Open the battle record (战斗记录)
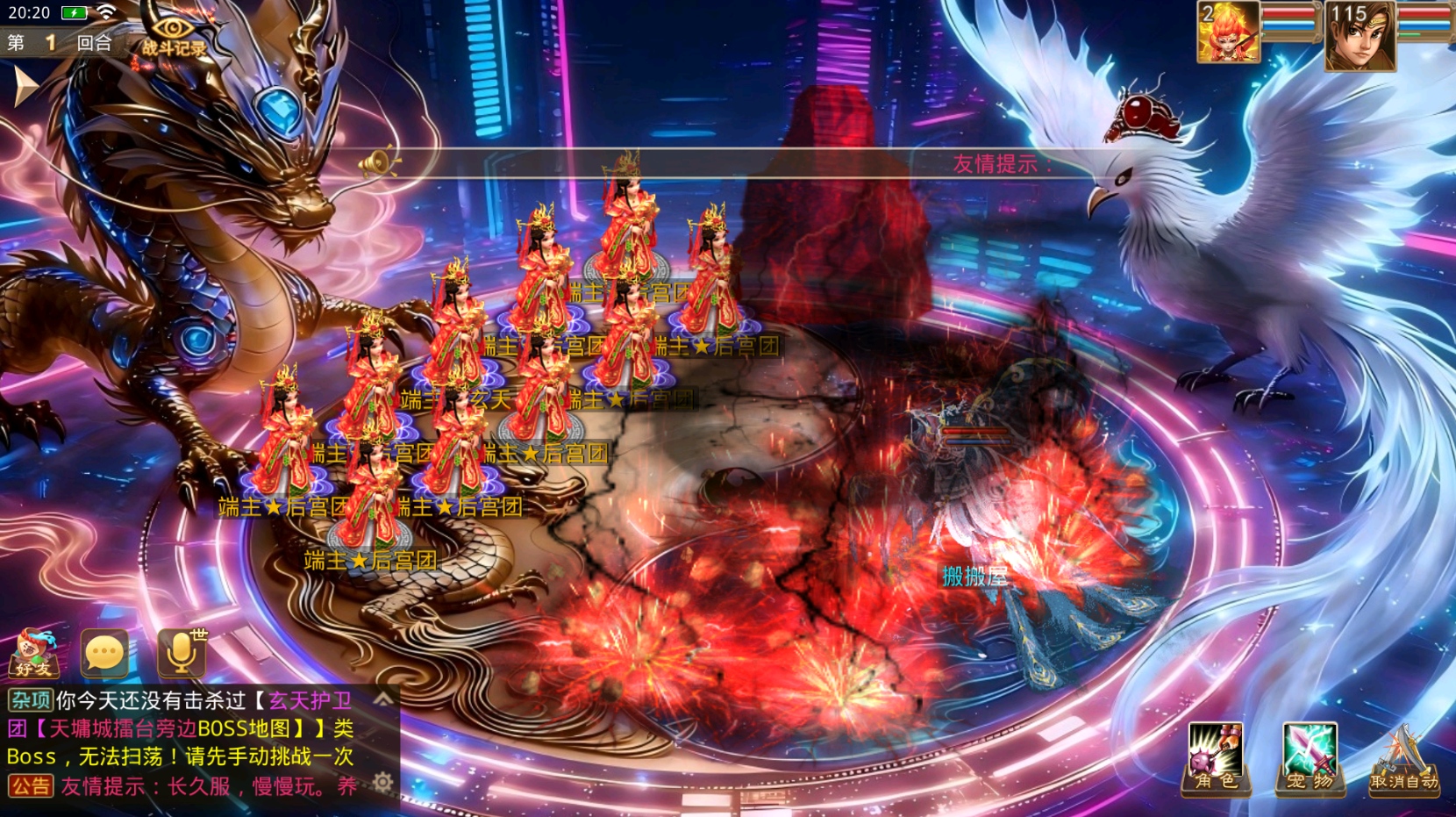This screenshot has height=817, width=1456. (175, 37)
